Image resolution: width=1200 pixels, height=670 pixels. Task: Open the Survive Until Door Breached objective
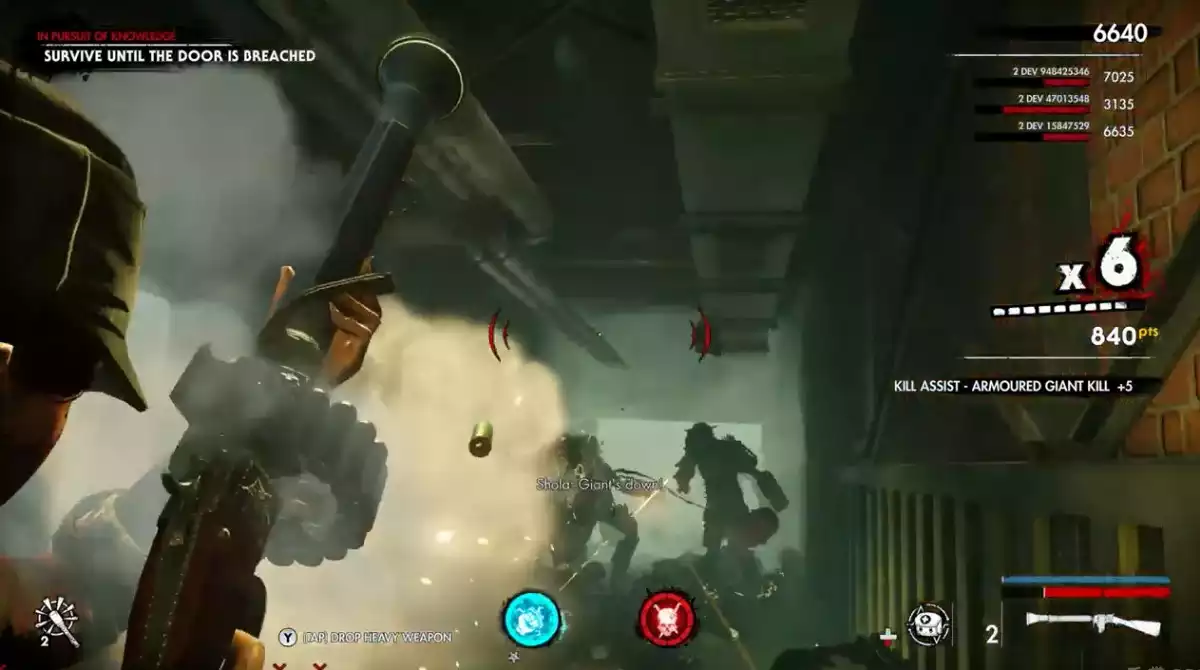tap(180, 56)
